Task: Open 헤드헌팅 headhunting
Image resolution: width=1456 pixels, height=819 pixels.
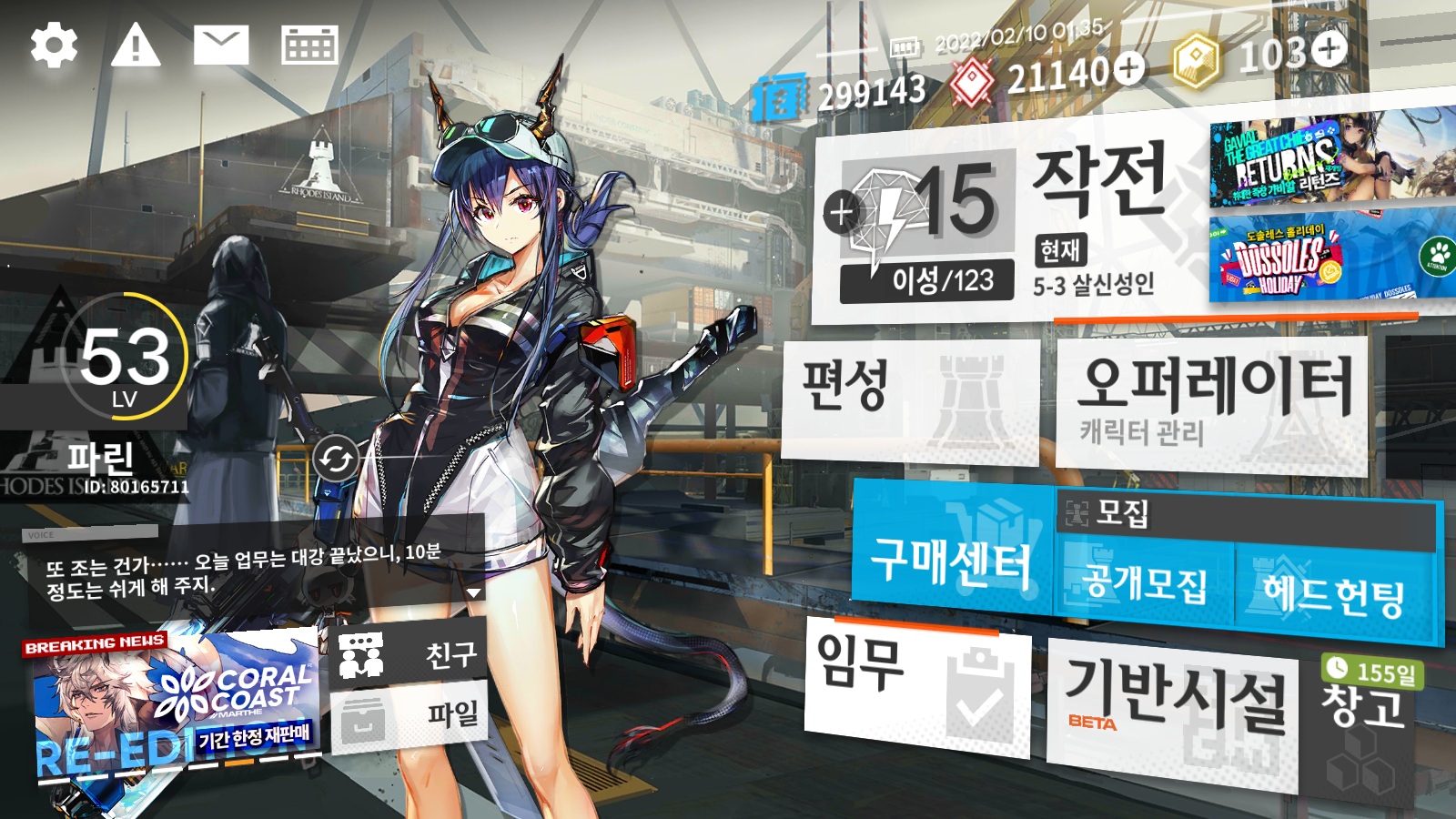Action: (x=1334, y=591)
